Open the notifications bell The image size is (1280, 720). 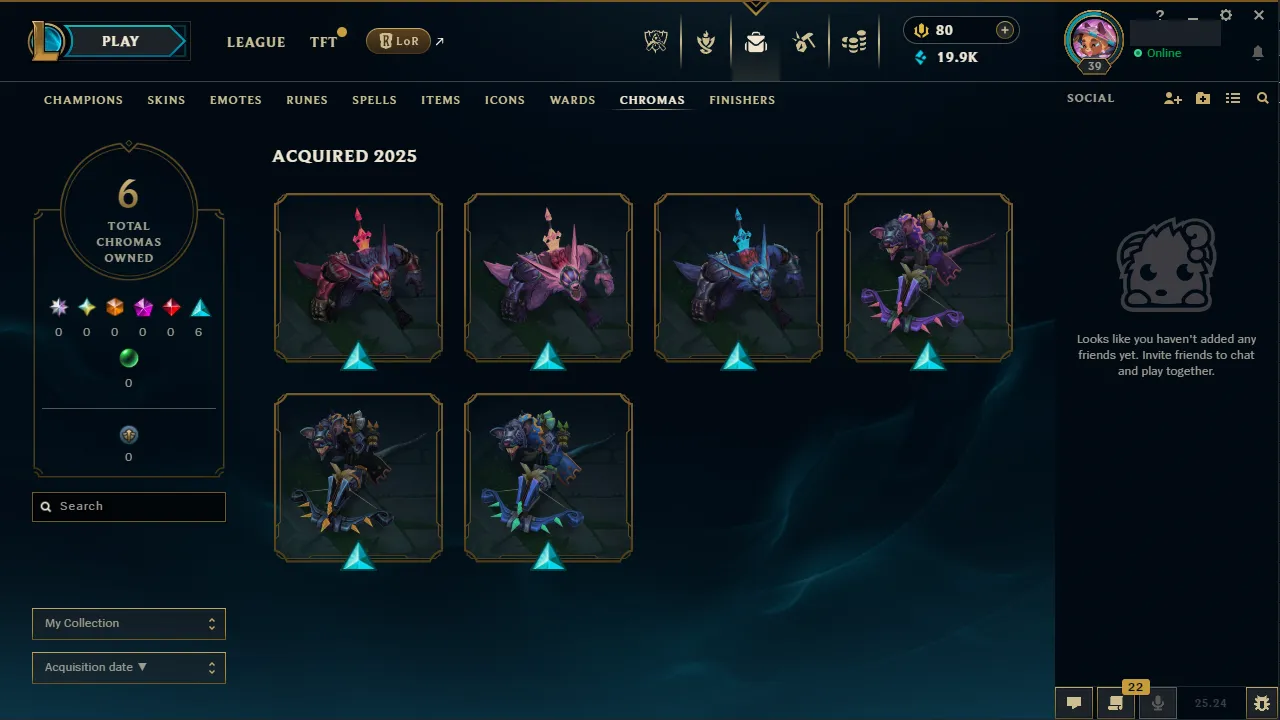tap(1258, 52)
